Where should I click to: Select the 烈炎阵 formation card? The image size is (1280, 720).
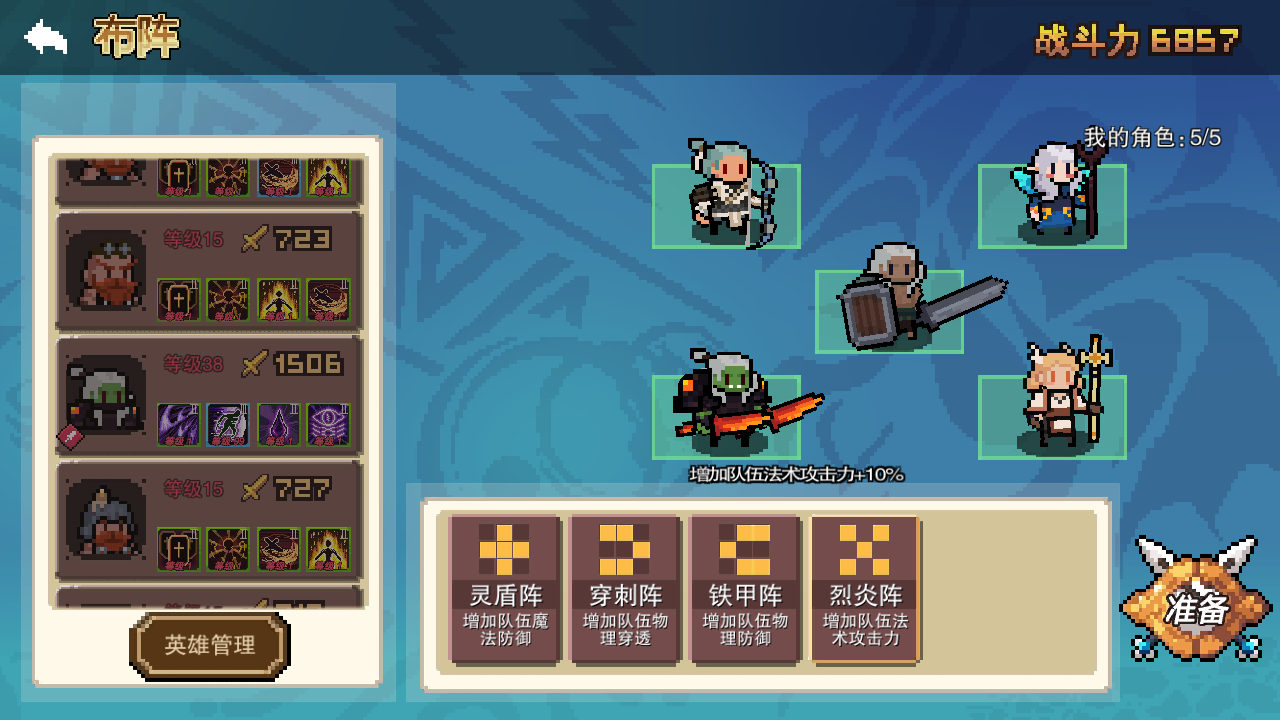coord(865,589)
